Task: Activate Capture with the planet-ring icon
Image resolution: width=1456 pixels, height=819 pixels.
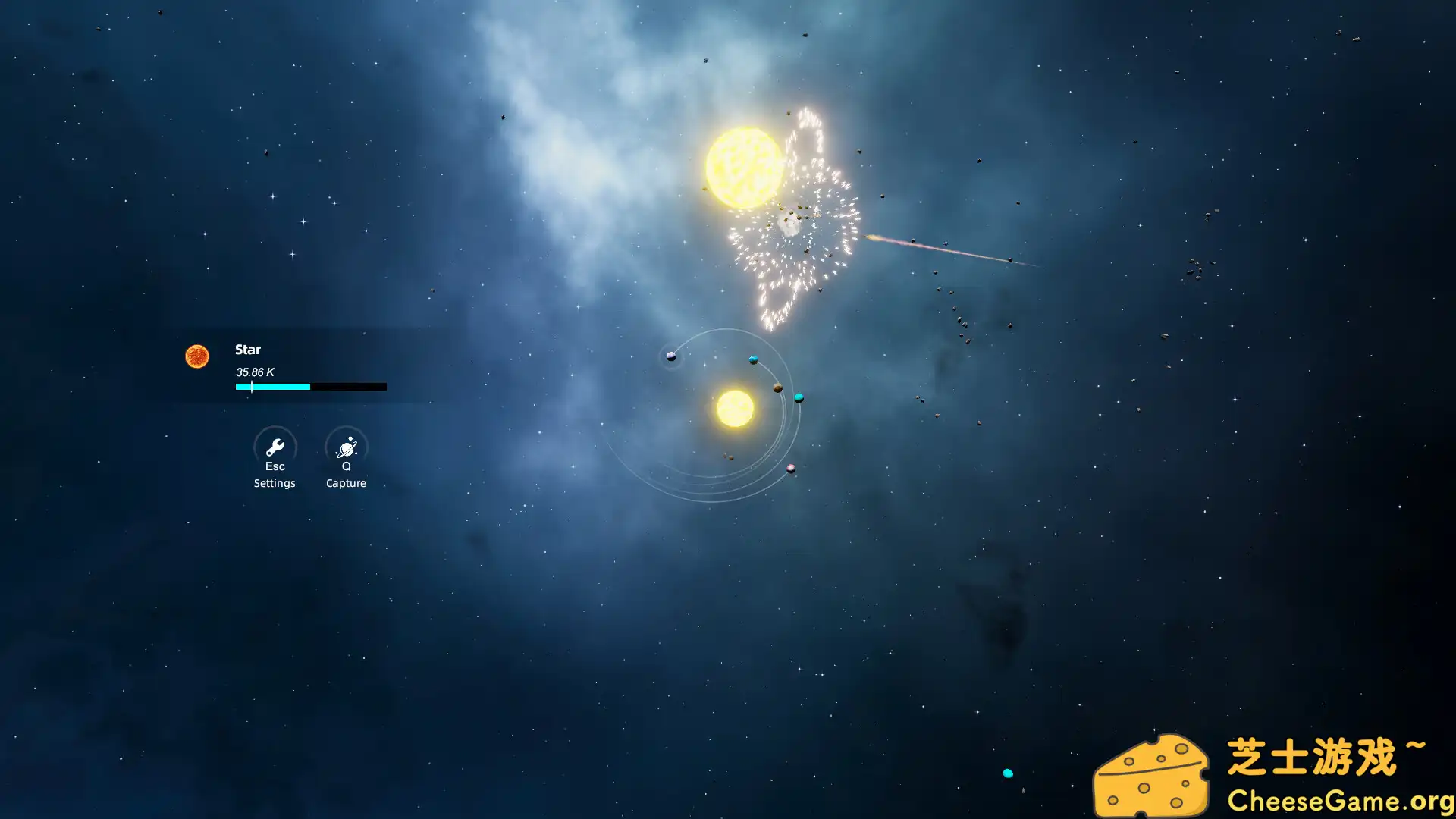Action: (346, 447)
